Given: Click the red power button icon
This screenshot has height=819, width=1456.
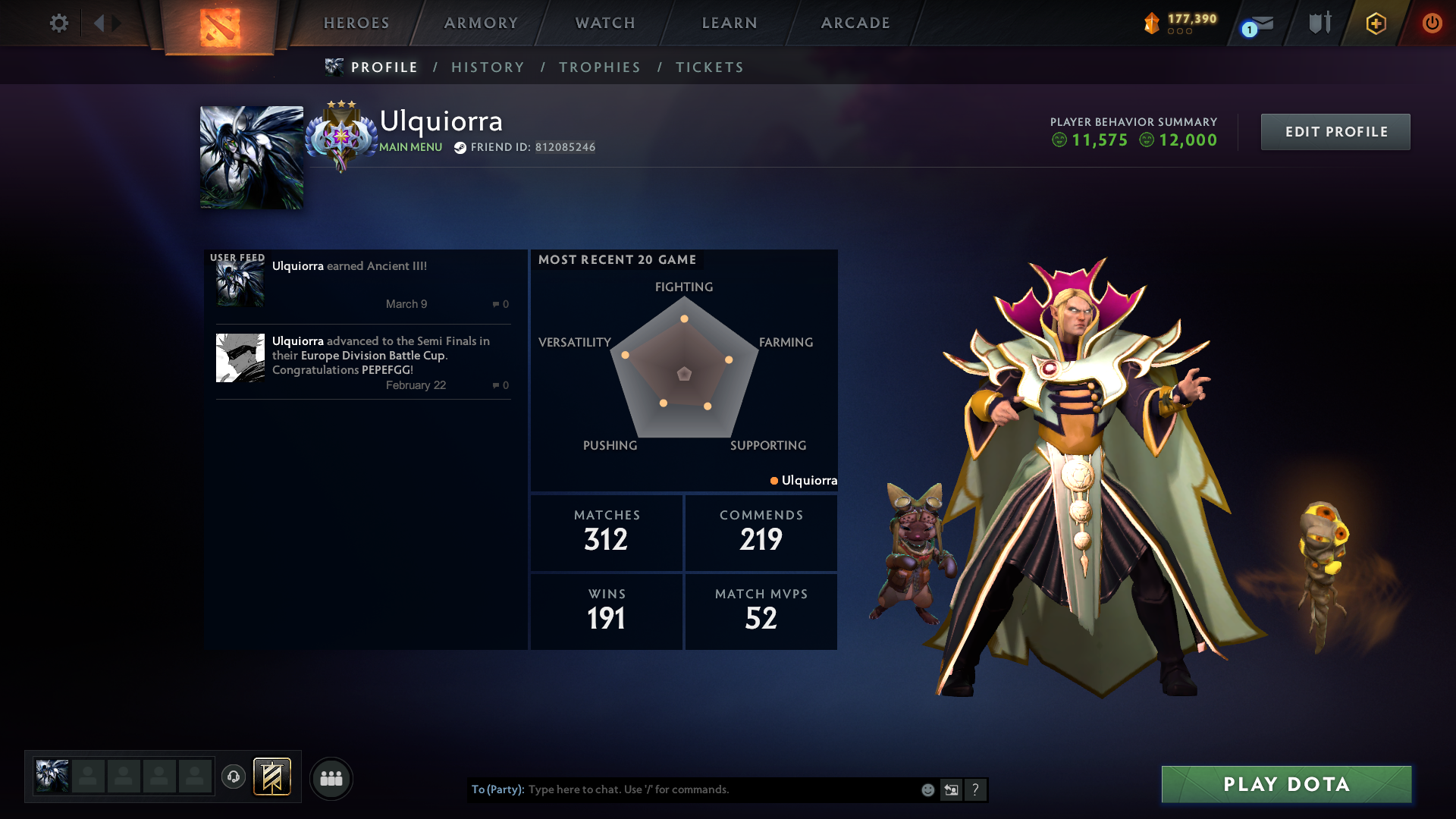Looking at the screenshot, I should click(1432, 23).
